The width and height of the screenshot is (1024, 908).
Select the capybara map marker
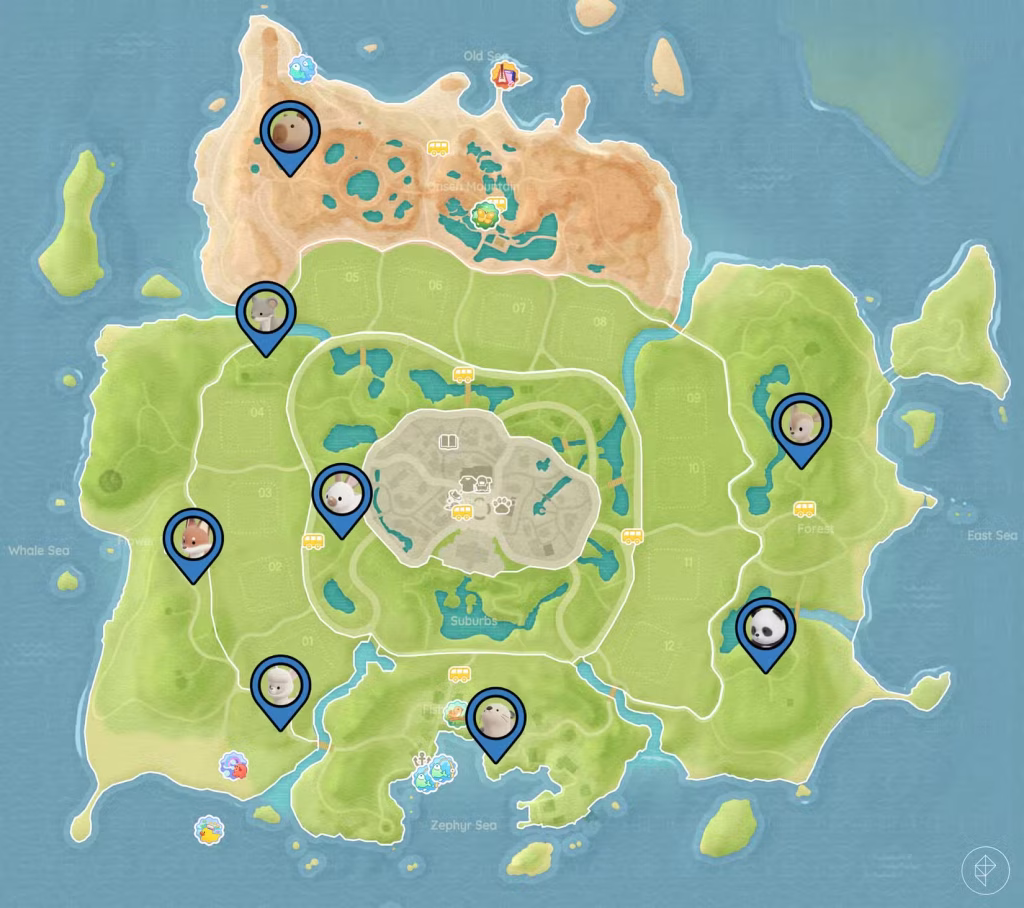click(289, 133)
